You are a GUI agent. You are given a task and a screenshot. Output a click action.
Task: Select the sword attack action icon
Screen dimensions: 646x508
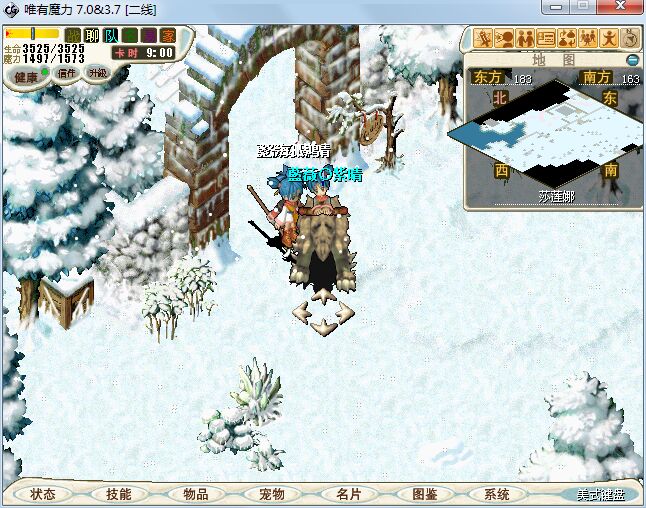coord(485,39)
